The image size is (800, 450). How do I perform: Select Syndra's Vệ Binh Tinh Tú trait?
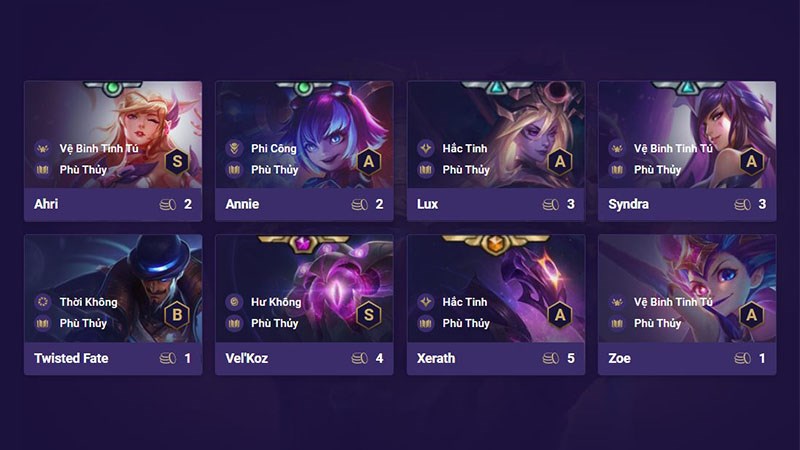click(673, 148)
